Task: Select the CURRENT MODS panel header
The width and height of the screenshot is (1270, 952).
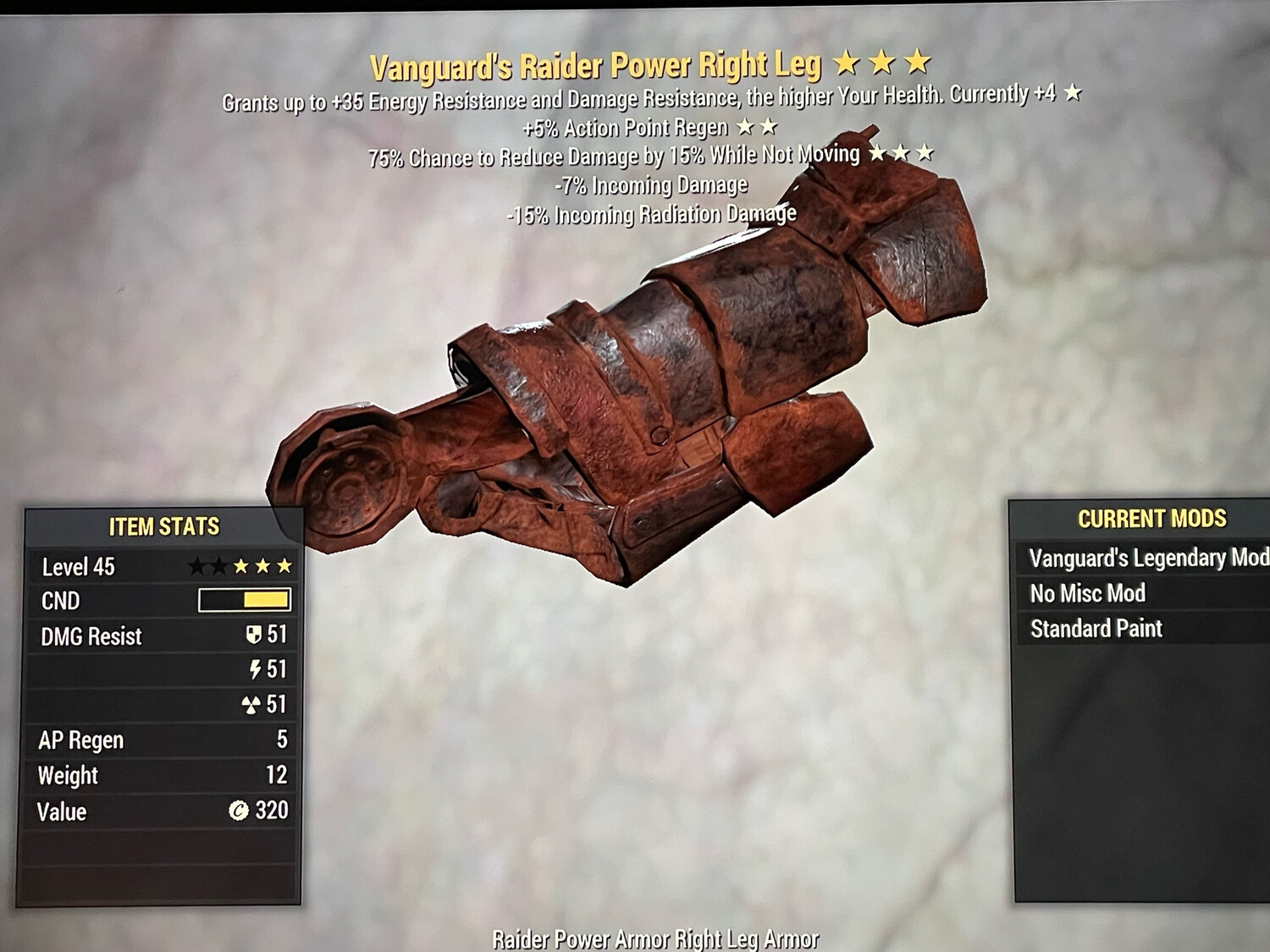Action: [x=1153, y=519]
